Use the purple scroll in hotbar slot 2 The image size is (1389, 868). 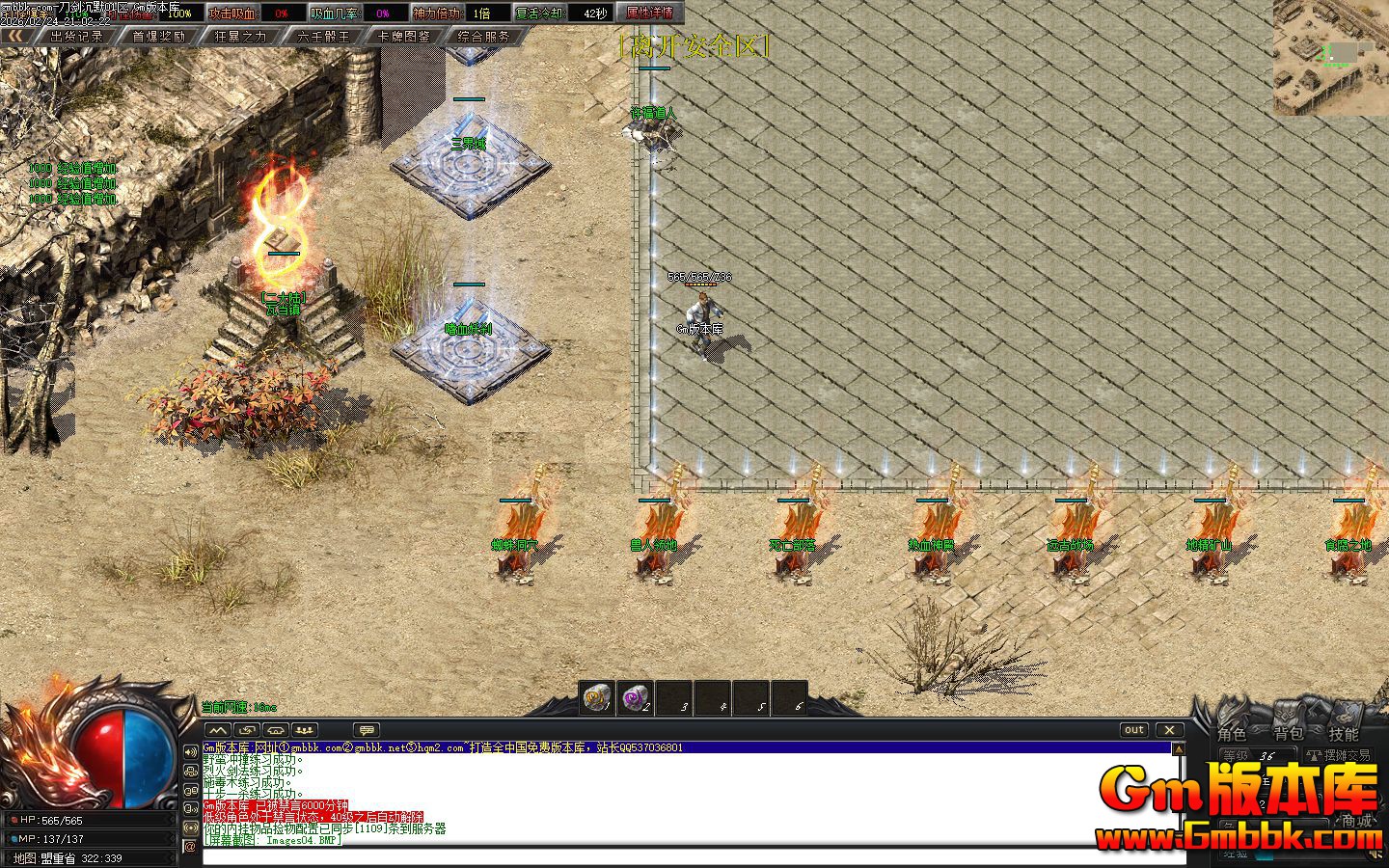click(635, 697)
